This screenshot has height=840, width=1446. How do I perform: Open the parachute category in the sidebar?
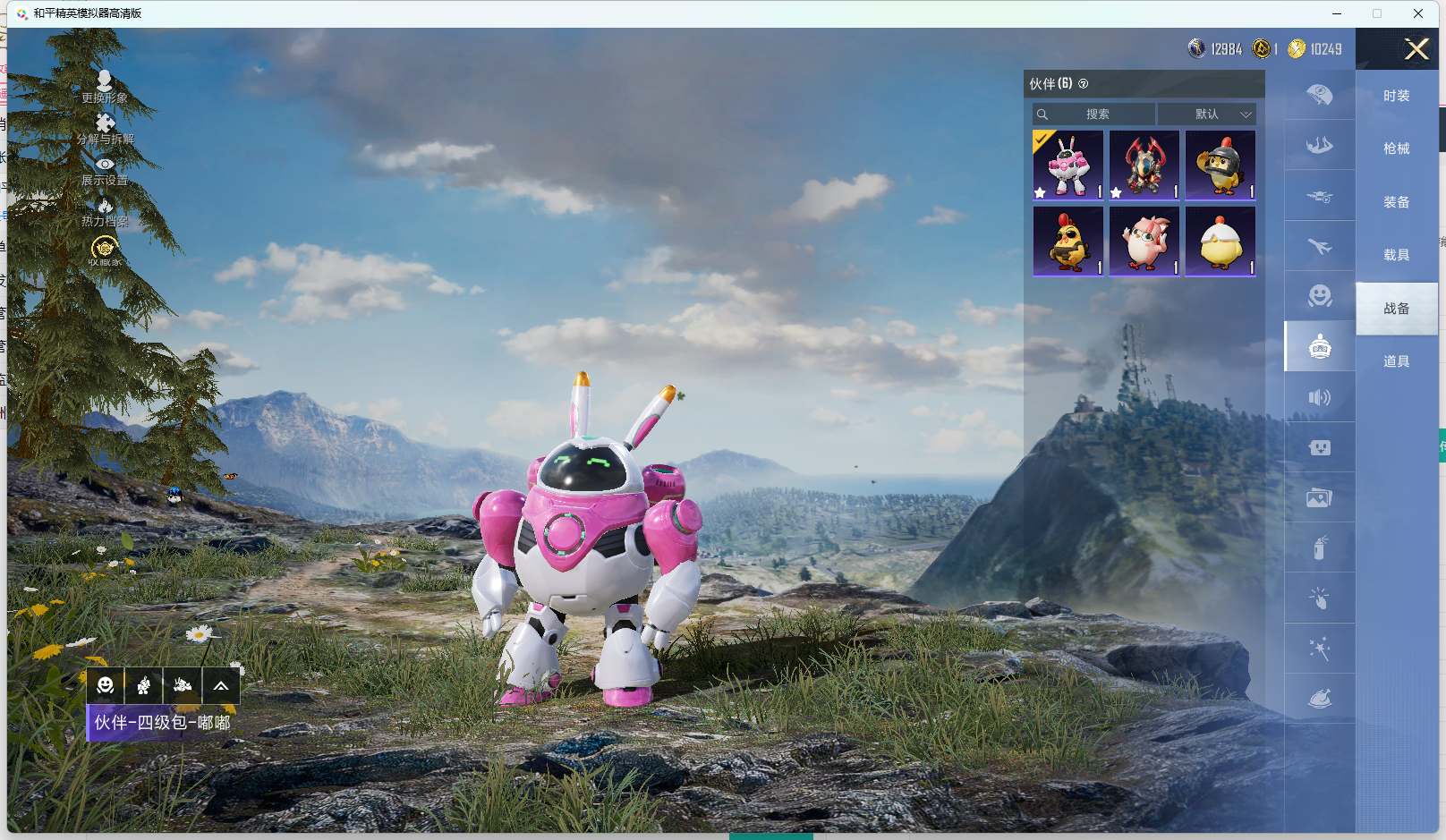click(1319, 95)
